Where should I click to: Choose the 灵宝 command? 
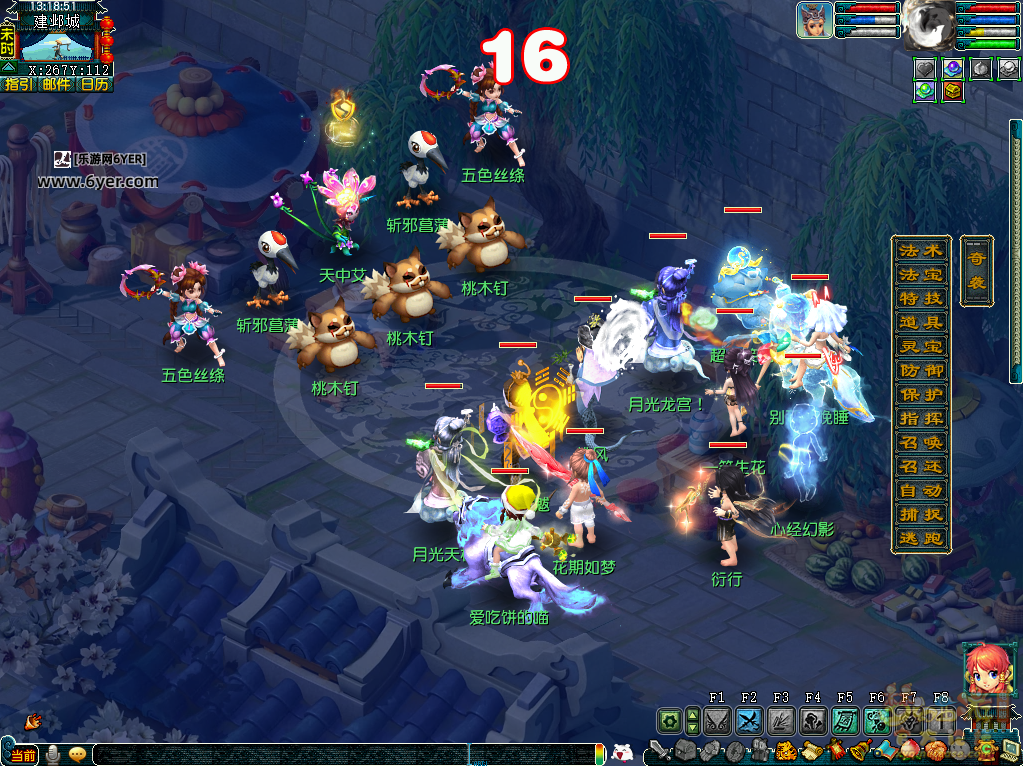tap(921, 346)
